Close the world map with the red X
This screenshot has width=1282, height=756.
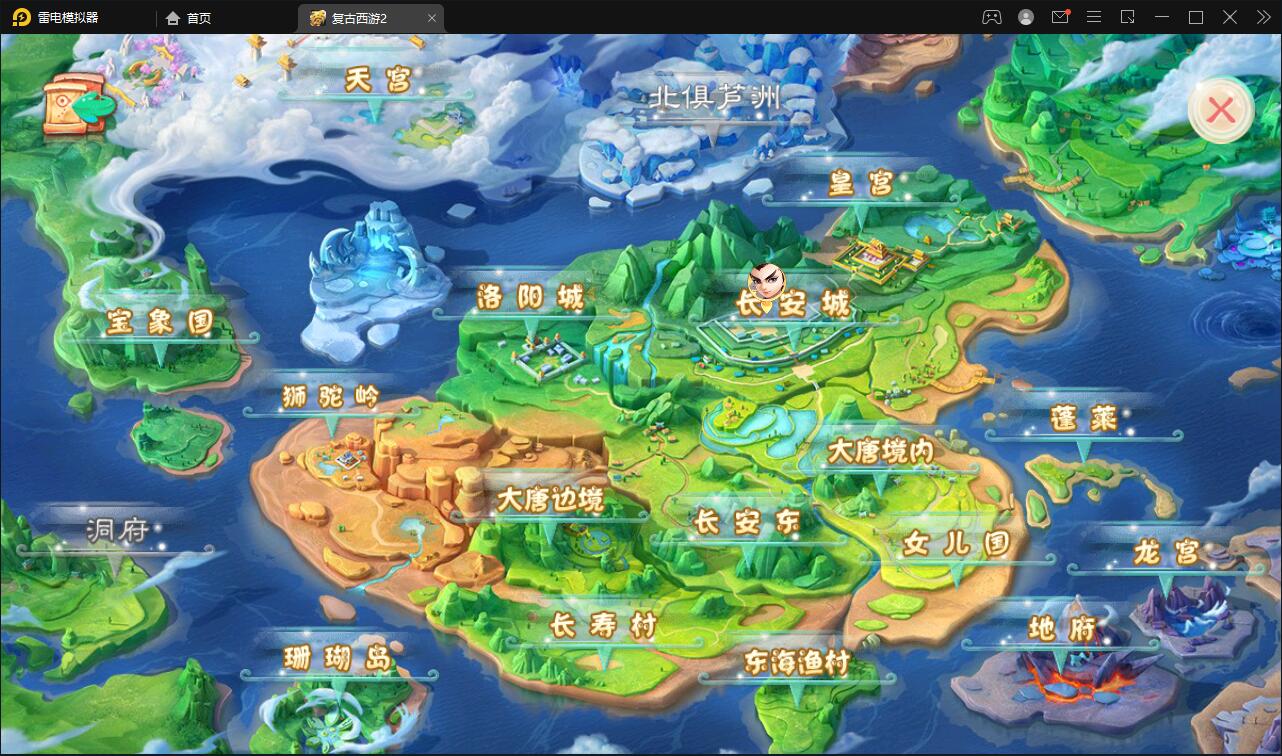point(1220,110)
